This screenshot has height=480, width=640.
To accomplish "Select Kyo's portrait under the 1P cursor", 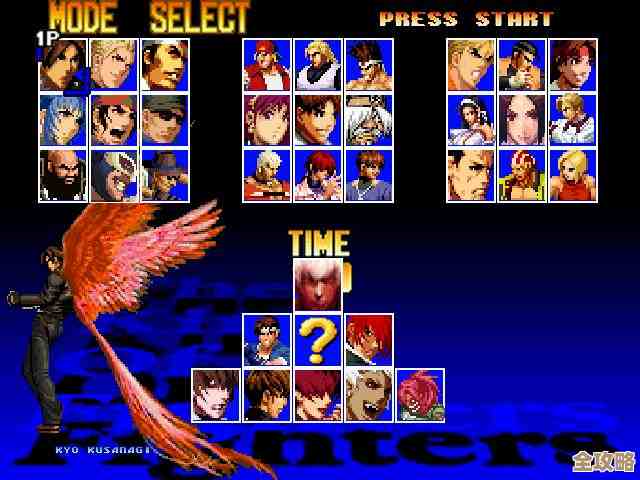I will coord(64,65).
